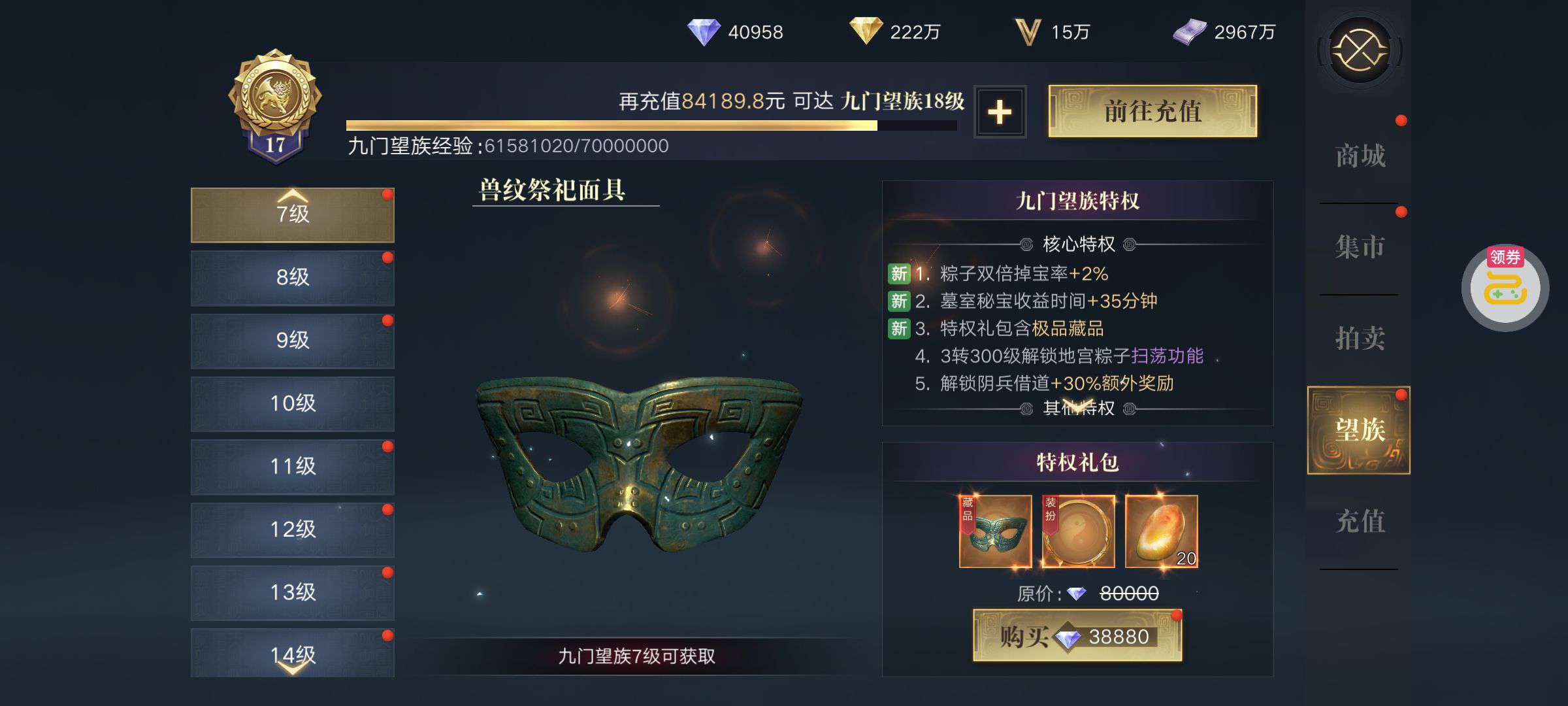Inspect the bronze mask collectible in the gift pack
Image resolution: width=1568 pixels, height=706 pixels.
995,531
